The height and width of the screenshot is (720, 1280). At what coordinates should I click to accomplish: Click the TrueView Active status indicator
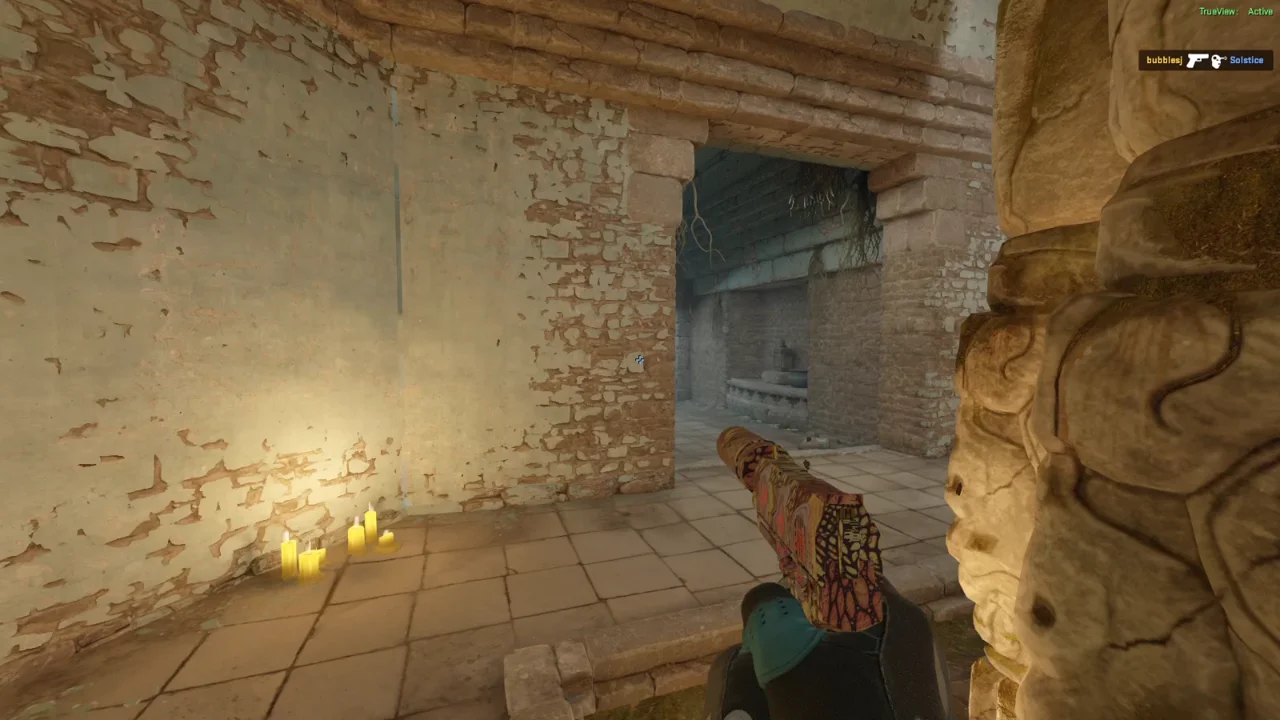coord(1237,11)
